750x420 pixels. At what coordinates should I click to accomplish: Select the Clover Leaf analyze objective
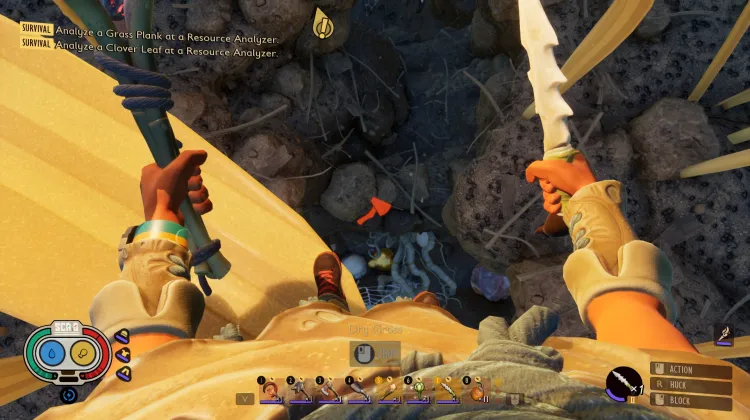click(165, 52)
